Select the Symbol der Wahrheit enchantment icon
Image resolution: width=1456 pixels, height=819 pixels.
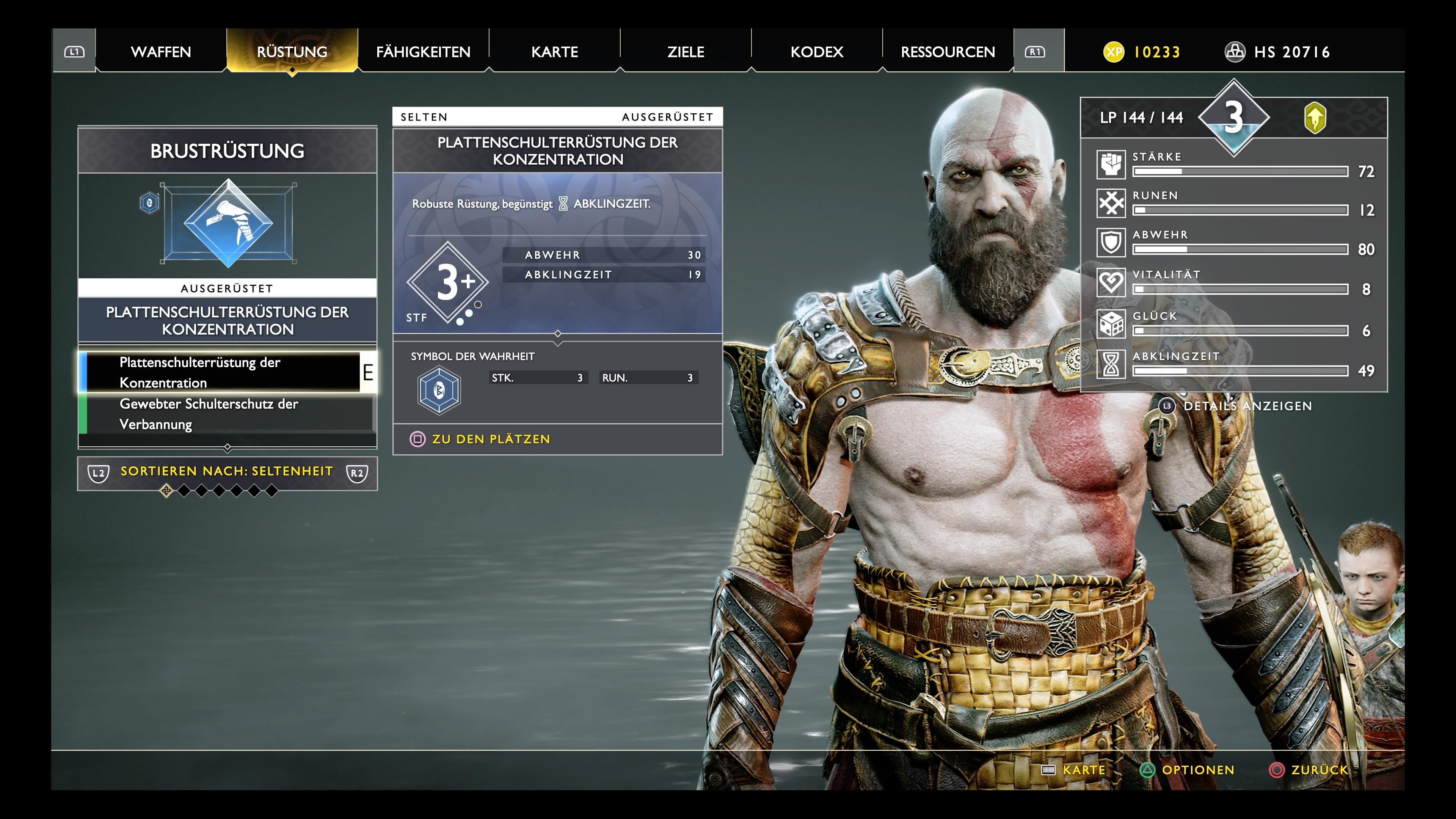(439, 389)
